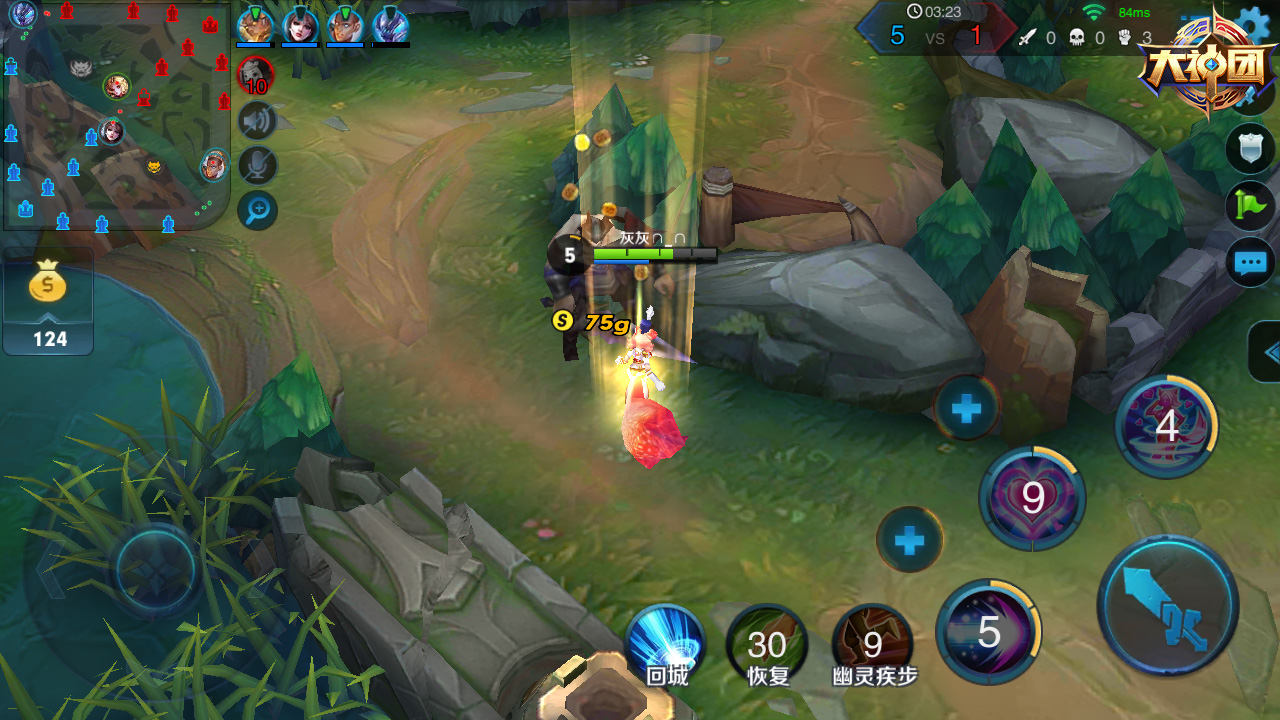
Task: Use the 恢复 restore ability
Action: pos(767,645)
